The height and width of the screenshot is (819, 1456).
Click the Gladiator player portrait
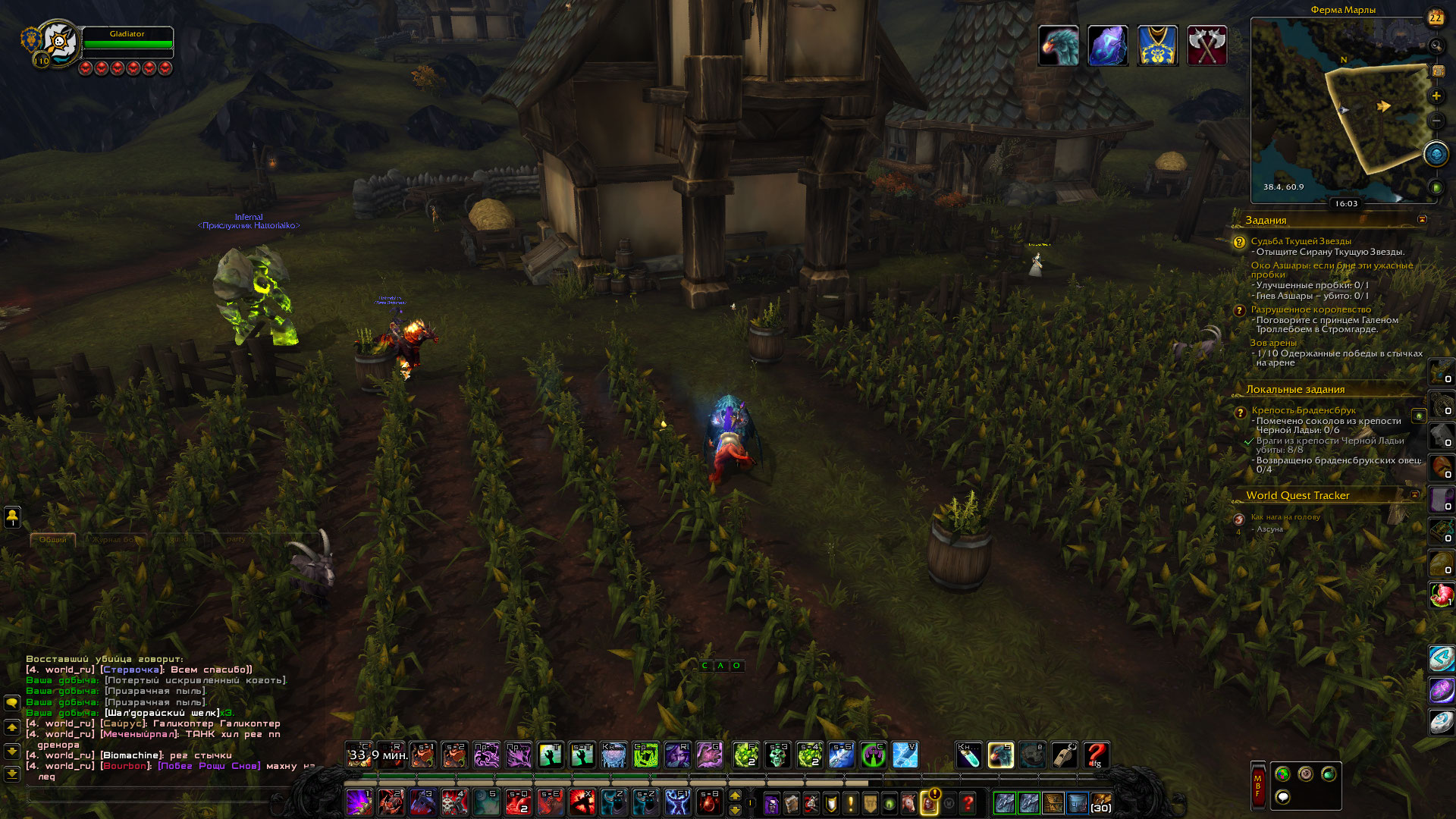(x=59, y=42)
